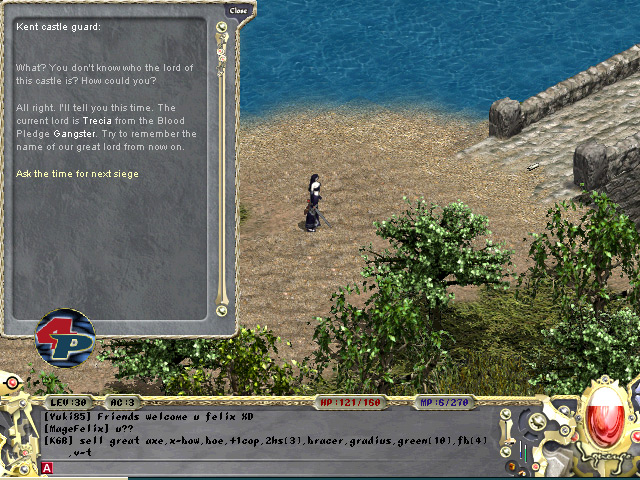The image size is (640, 480).
Task: Ask the time for next siege
Action: [x=77, y=174]
